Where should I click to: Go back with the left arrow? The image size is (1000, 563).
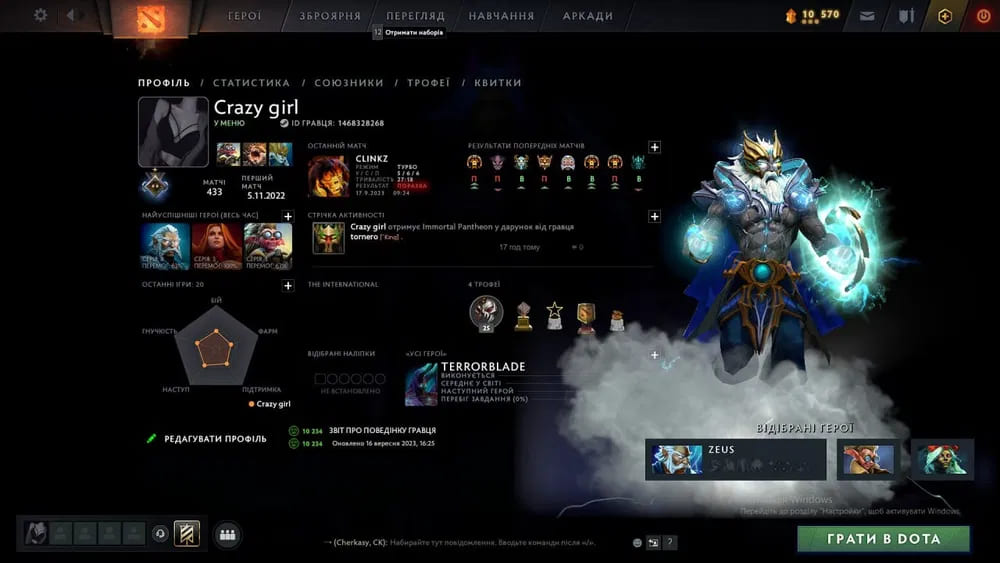[x=71, y=15]
